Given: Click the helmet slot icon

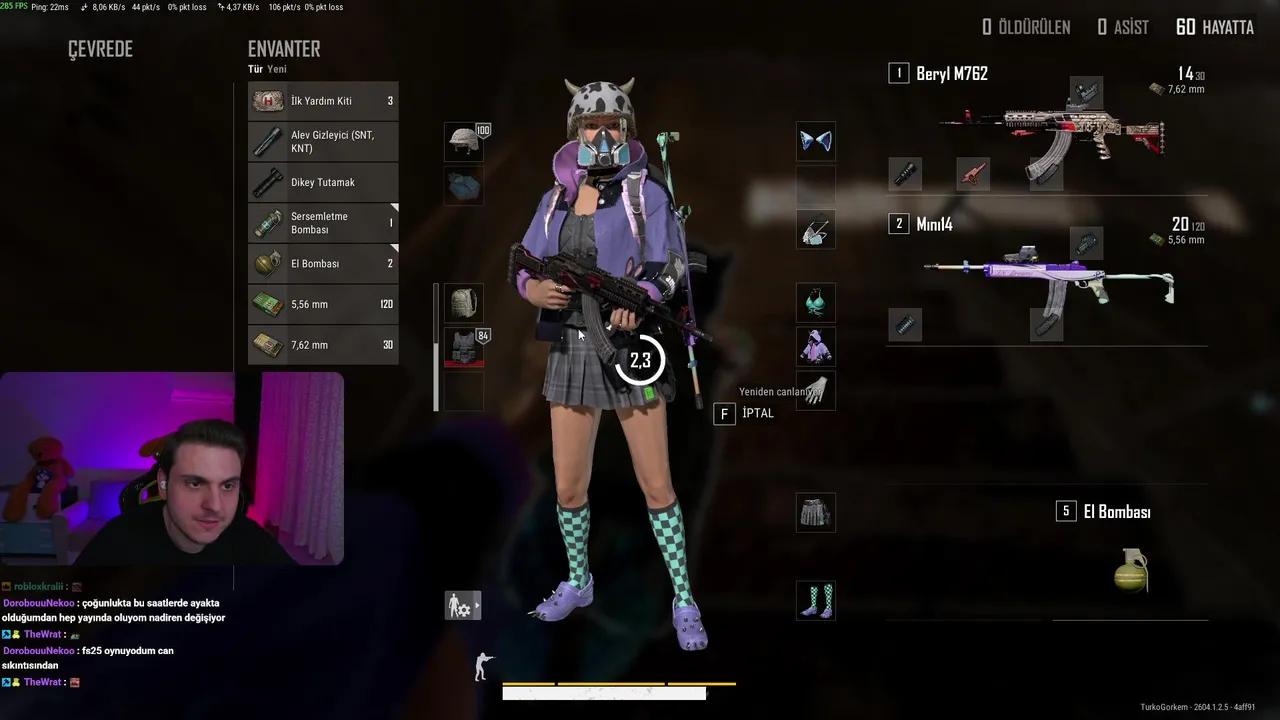Looking at the screenshot, I should 463,141.
